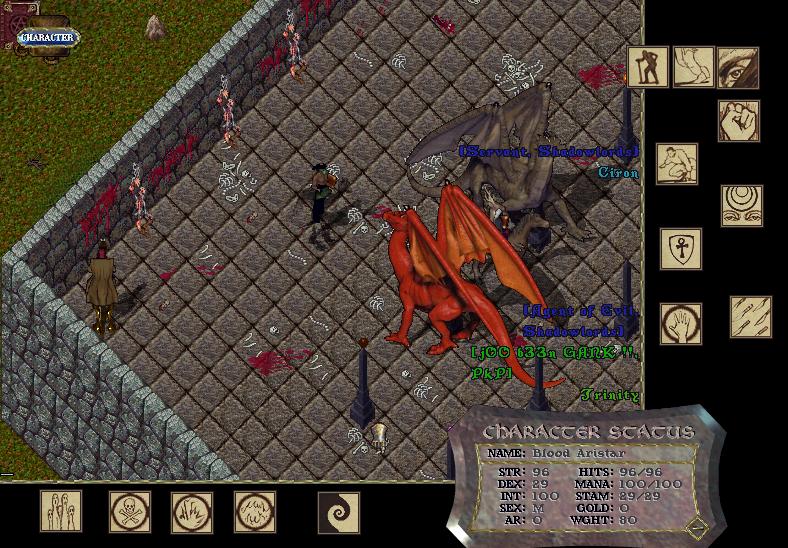The width and height of the screenshot is (788, 548).
Task: Minimize the Character Status panel
Action: [x=694, y=526]
